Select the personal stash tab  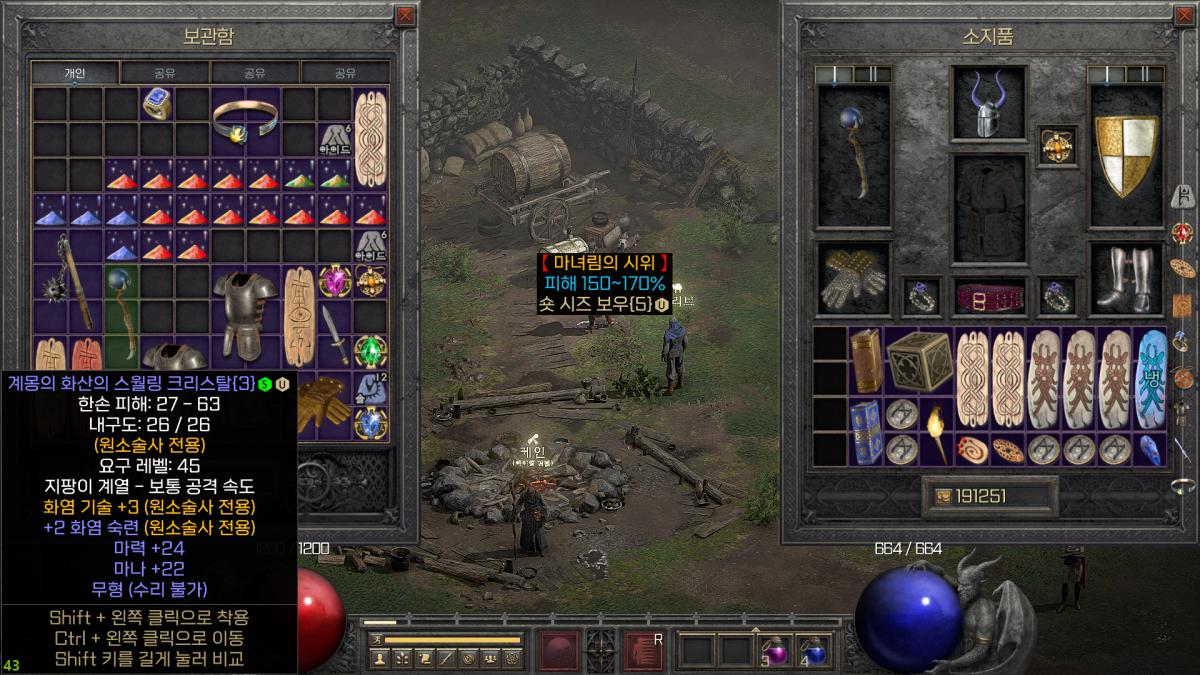[x=75, y=73]
